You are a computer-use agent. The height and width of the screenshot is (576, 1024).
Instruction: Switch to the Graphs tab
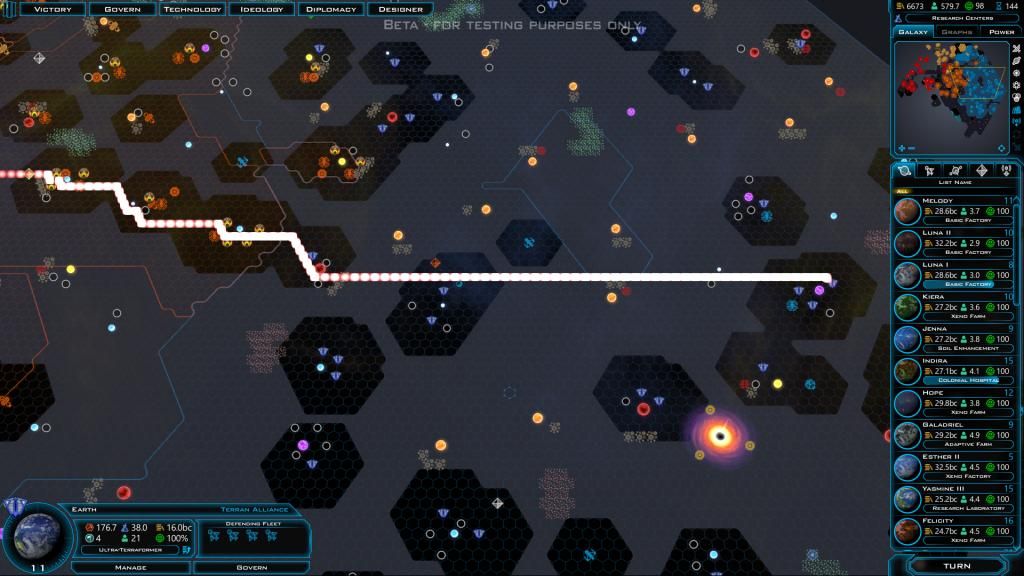click(956, 32)
